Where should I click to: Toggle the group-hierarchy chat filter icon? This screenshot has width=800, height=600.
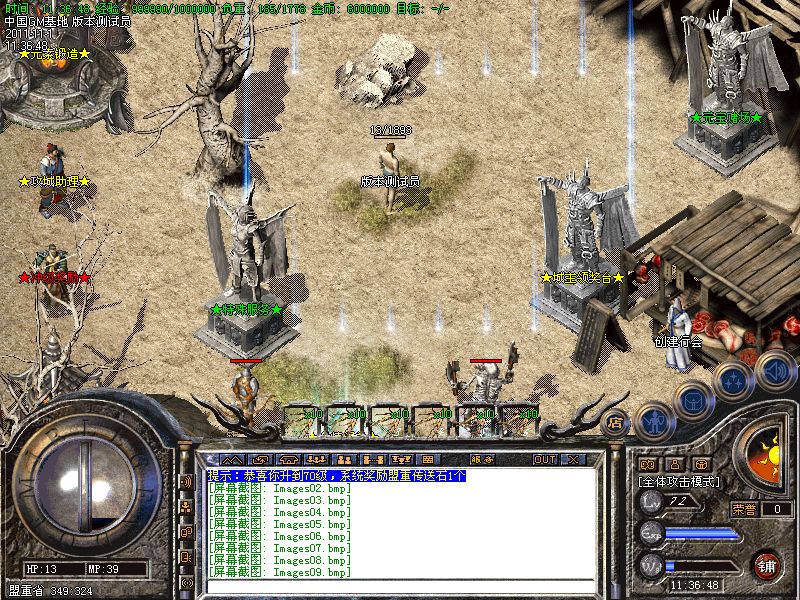coord(186,507)
